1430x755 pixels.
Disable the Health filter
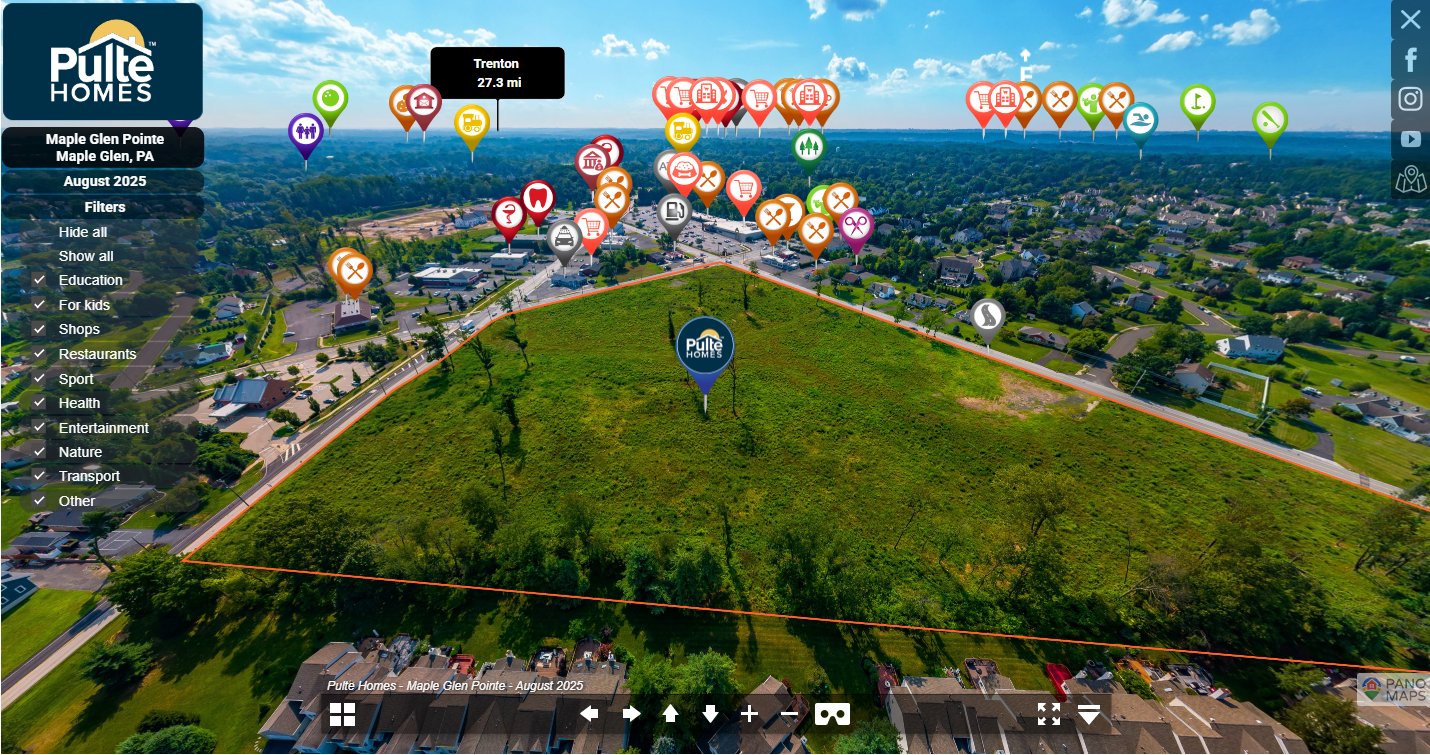click(40, 403)
